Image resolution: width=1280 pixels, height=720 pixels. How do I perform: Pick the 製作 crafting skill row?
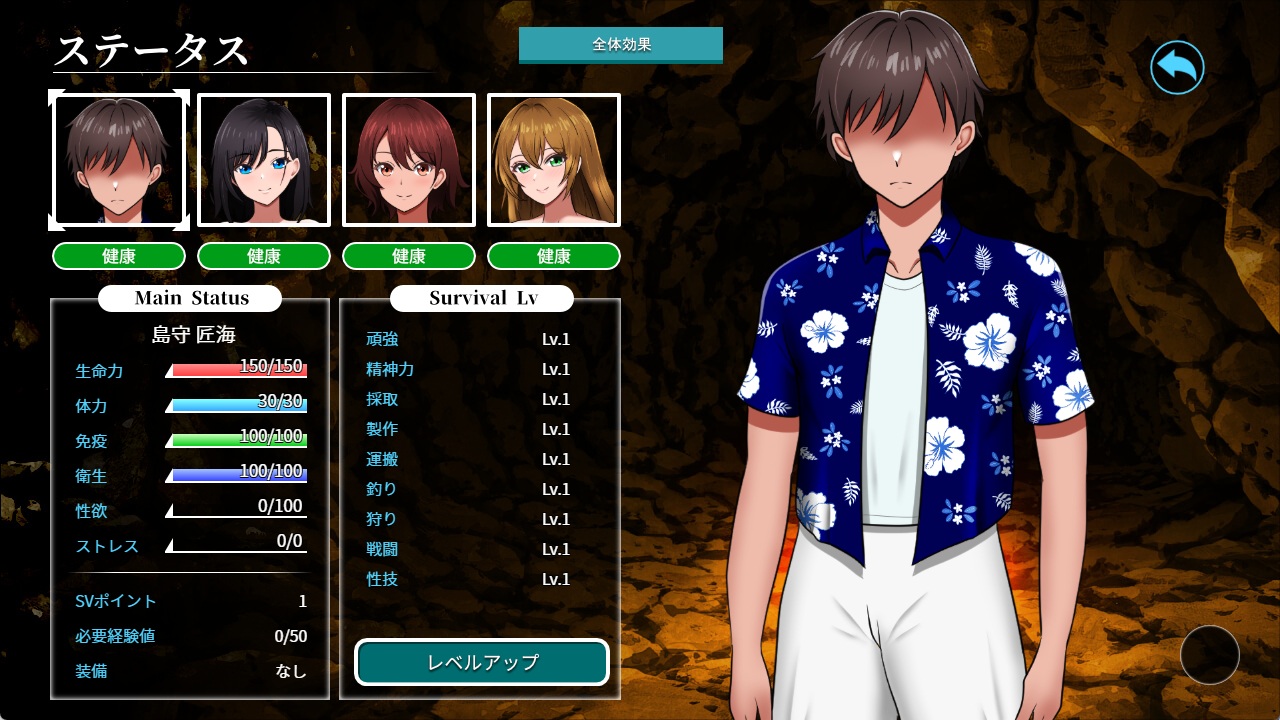pos(468,429)
